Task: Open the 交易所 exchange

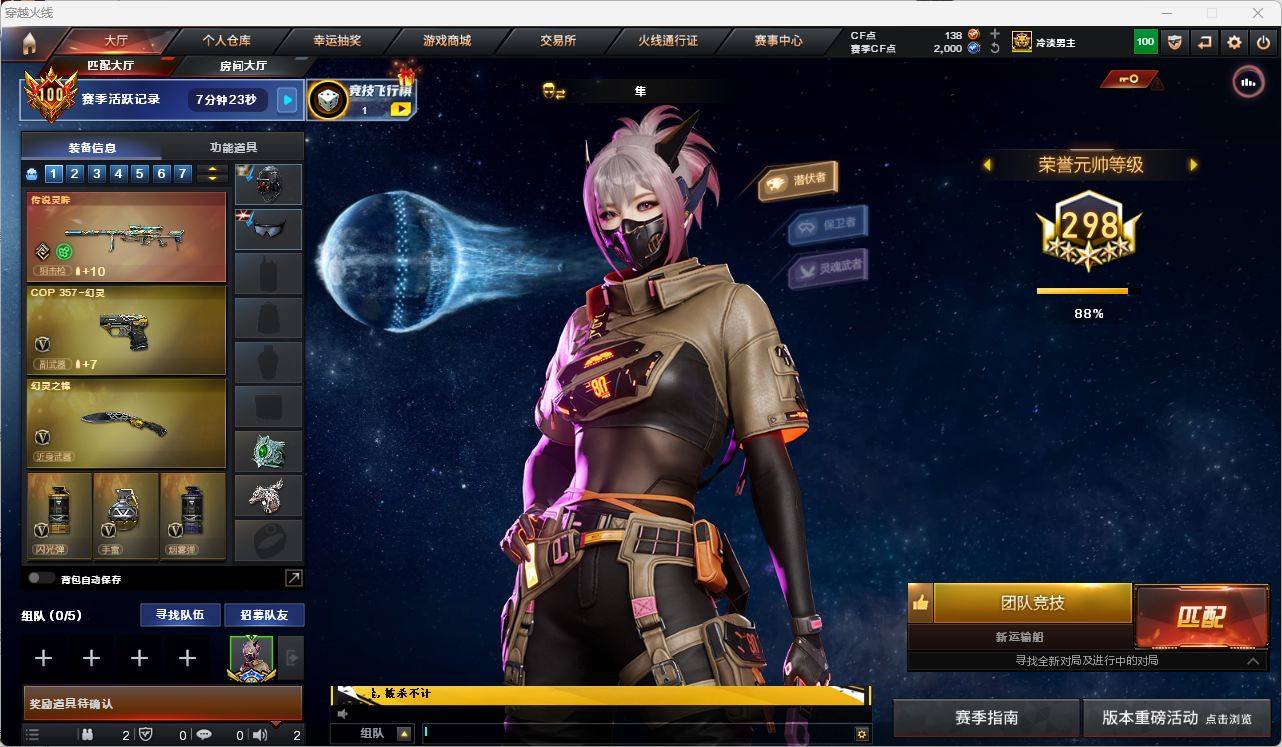Action: point(557,41)
